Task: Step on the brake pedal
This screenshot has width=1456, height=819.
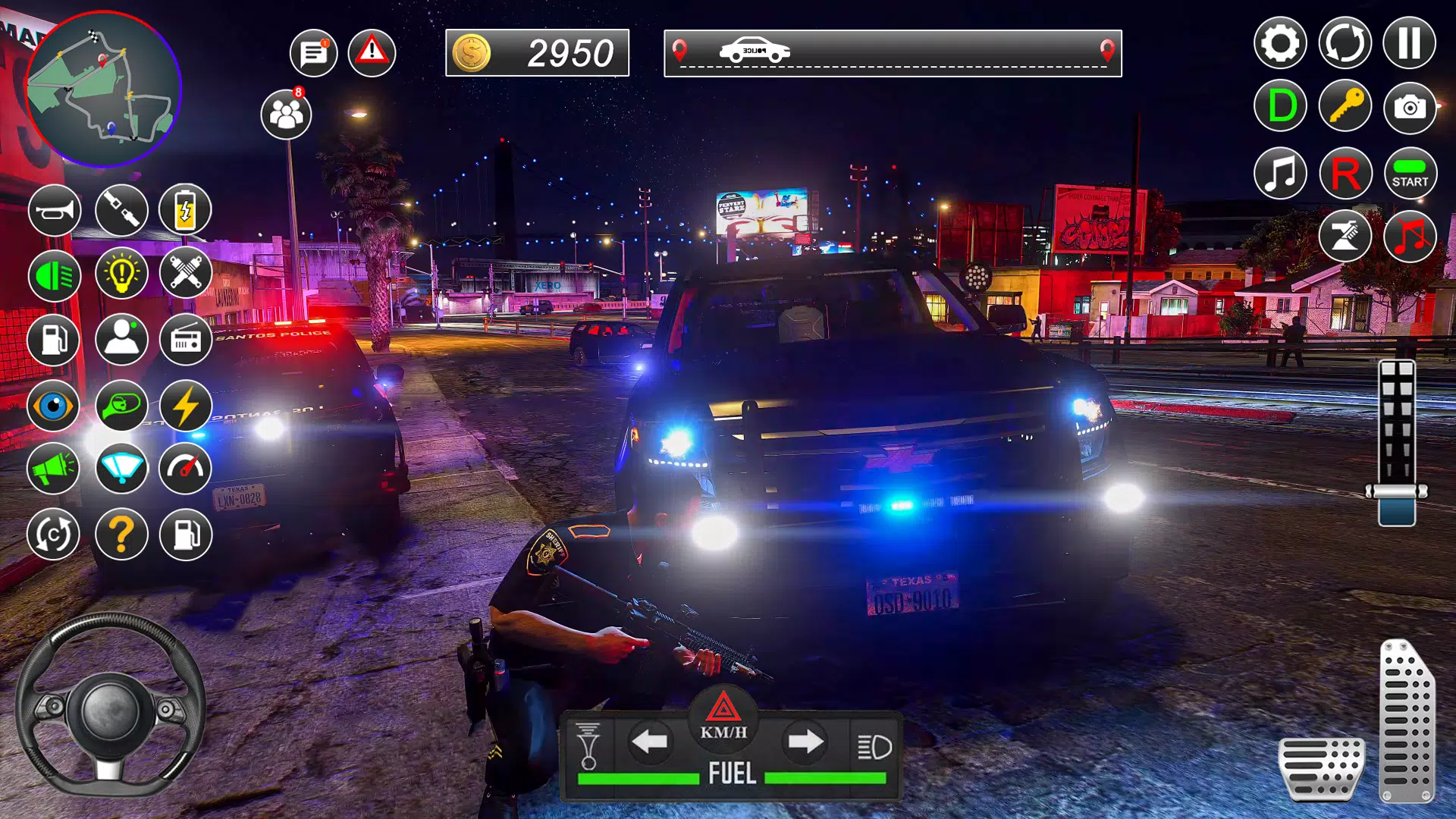Action: tap(1321, 768)
